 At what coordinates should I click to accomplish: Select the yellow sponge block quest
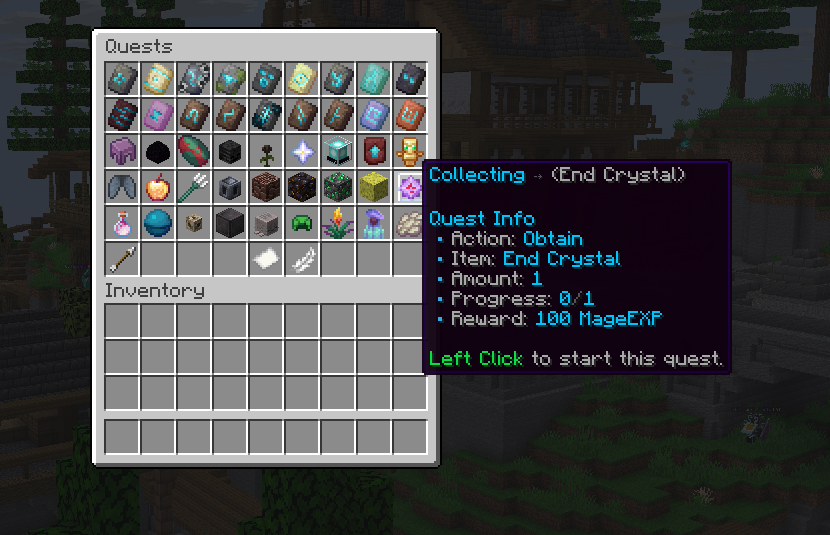374,186
